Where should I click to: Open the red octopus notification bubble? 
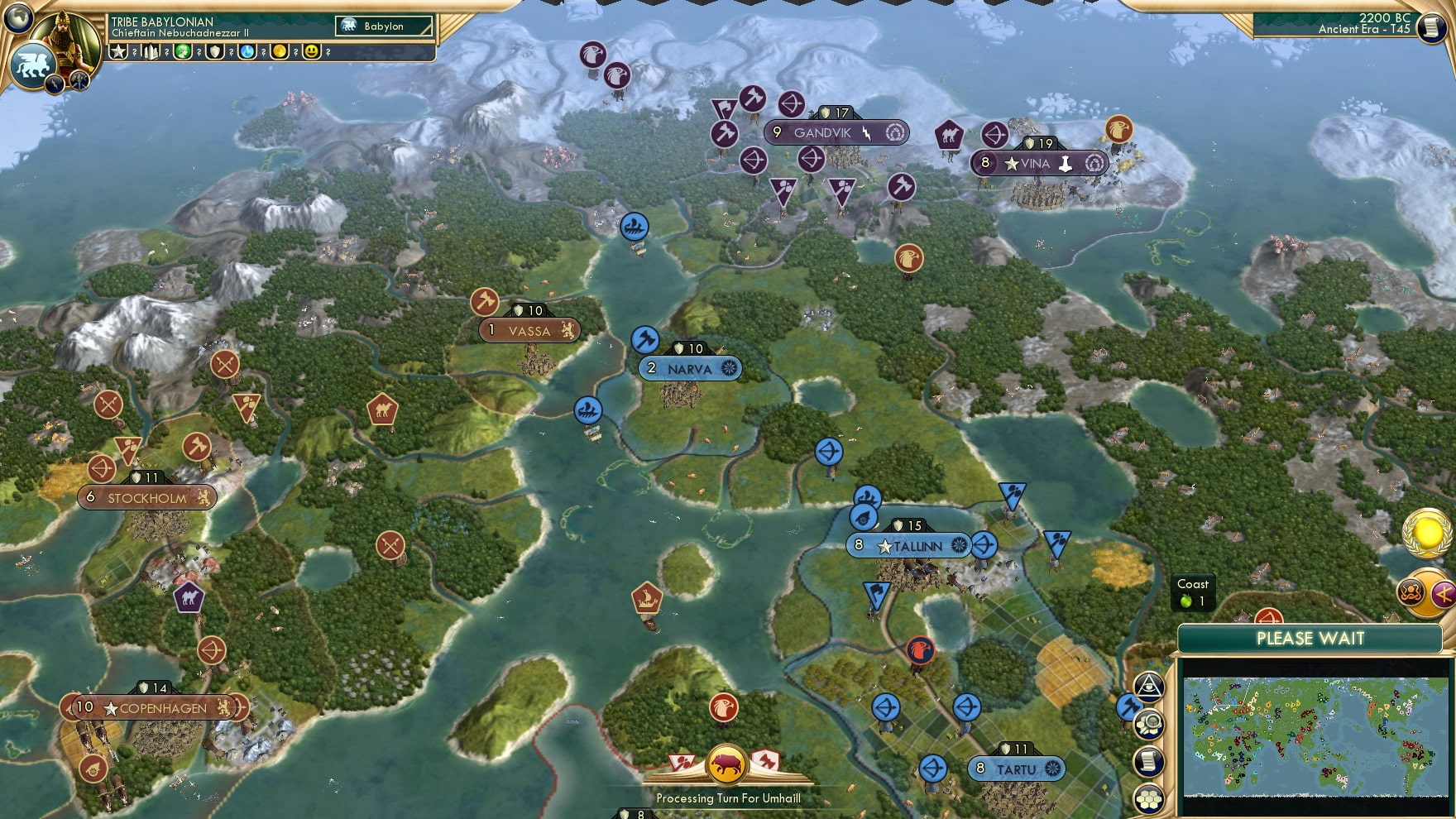[x=1410, y=591]
